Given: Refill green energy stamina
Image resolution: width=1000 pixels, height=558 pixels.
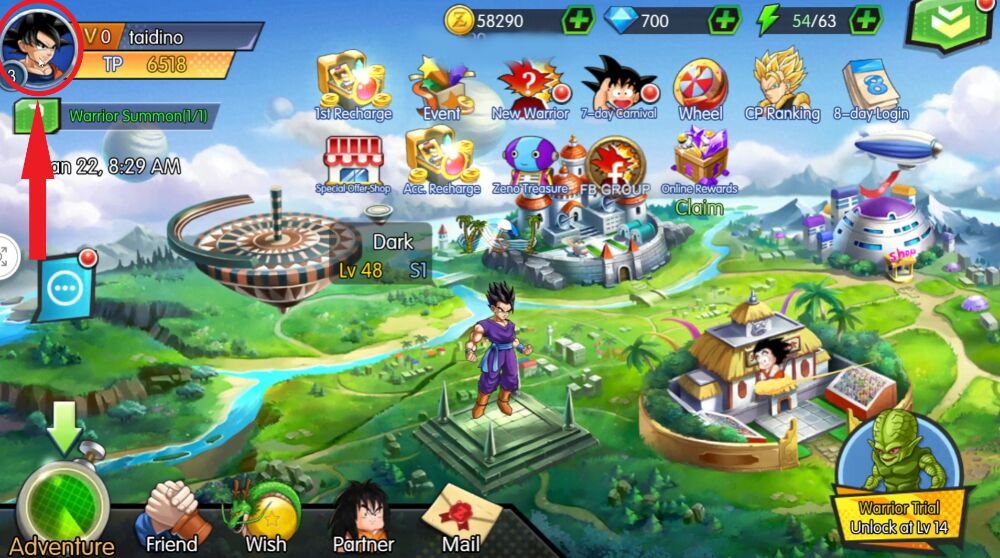Looking at the screenshot, I should click(866, 20).
